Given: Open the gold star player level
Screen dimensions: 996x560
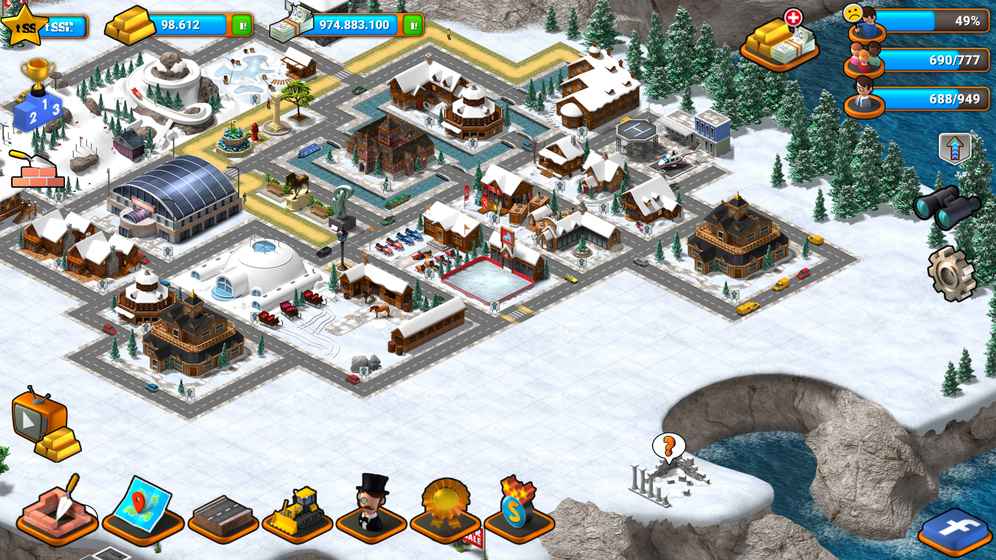Looking at the screenshot, I should [26, 26].
